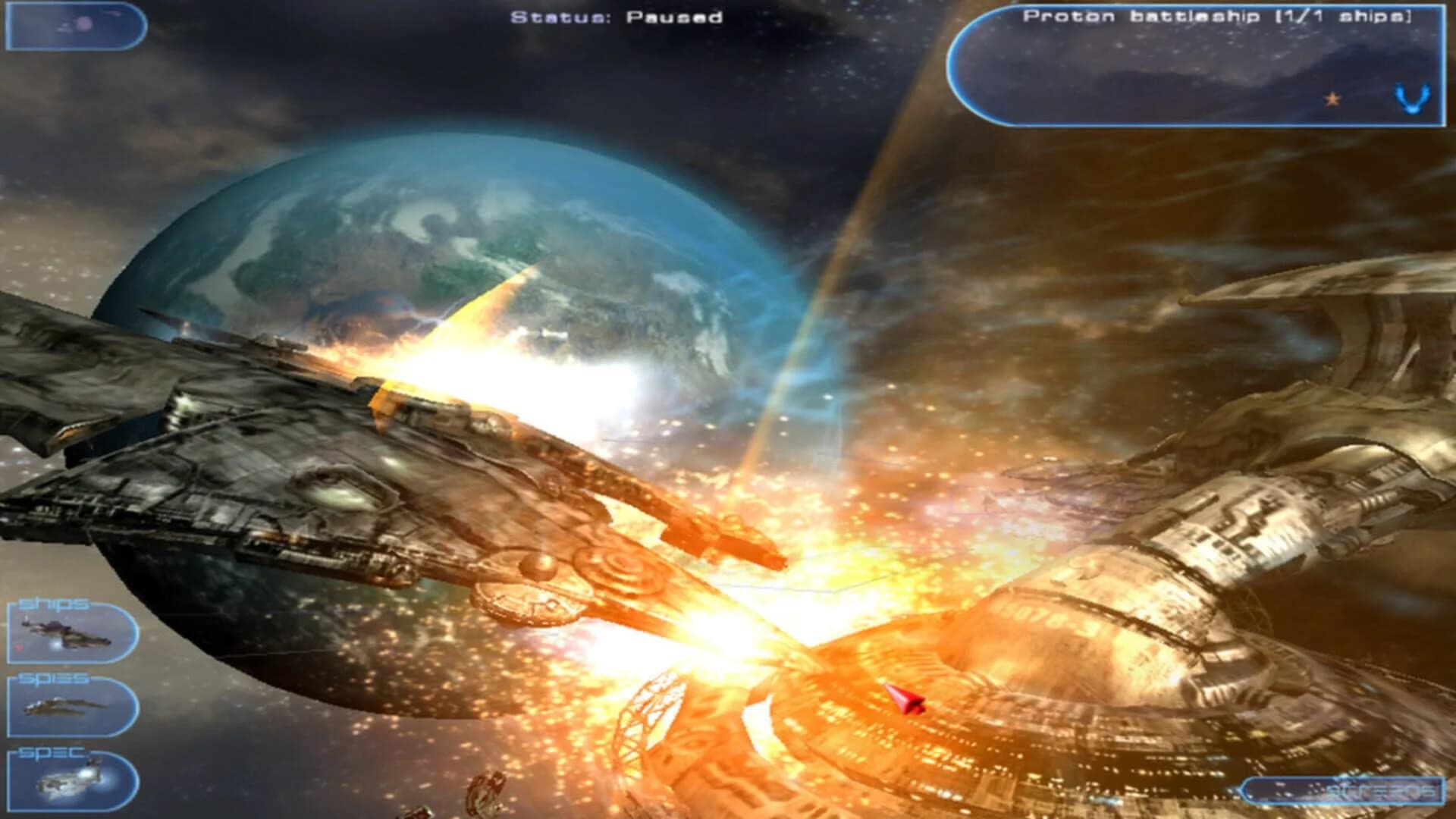Collapse the spec section label

49,753
